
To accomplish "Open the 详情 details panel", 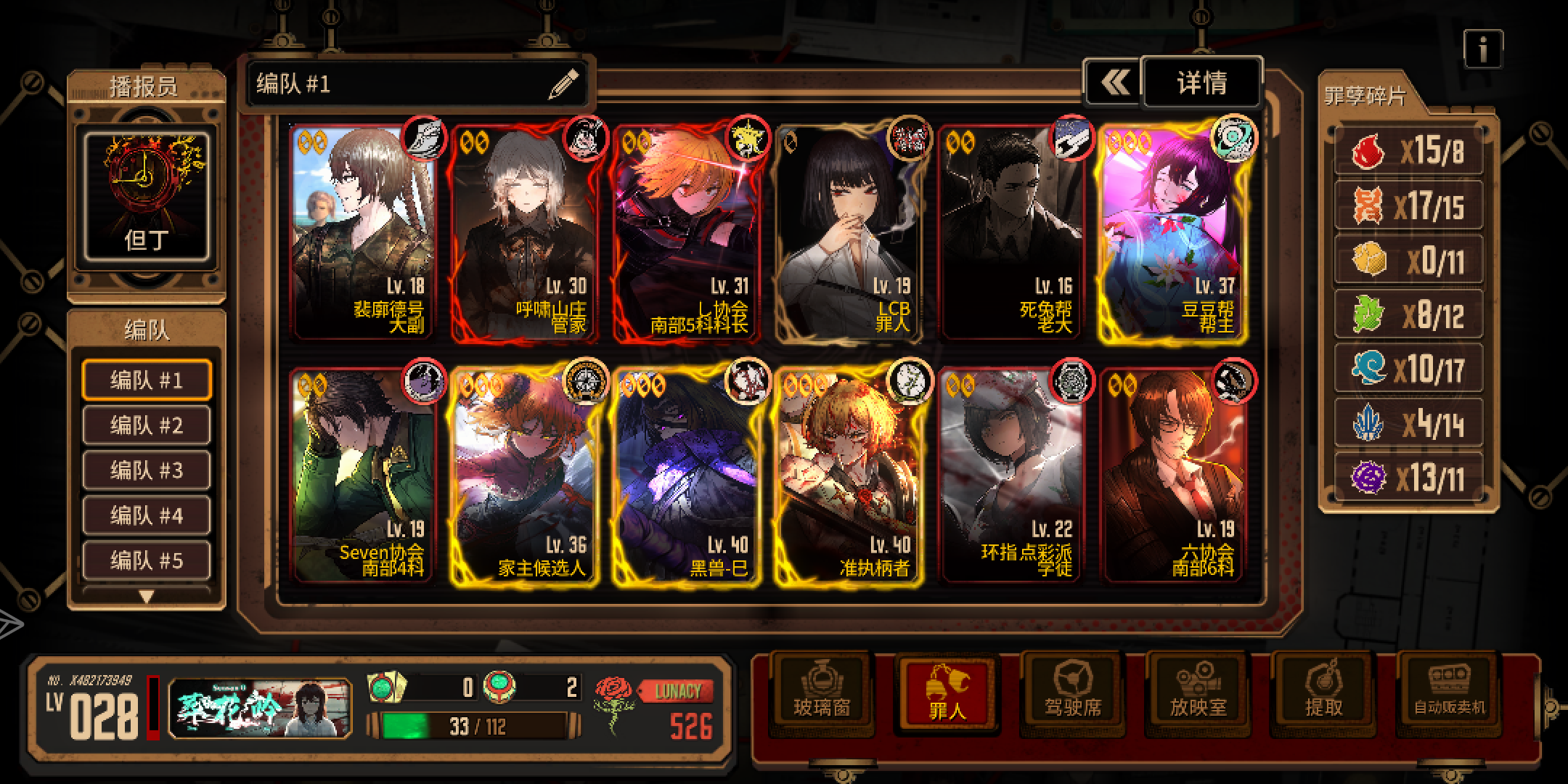I will (x=1202, y=83).
